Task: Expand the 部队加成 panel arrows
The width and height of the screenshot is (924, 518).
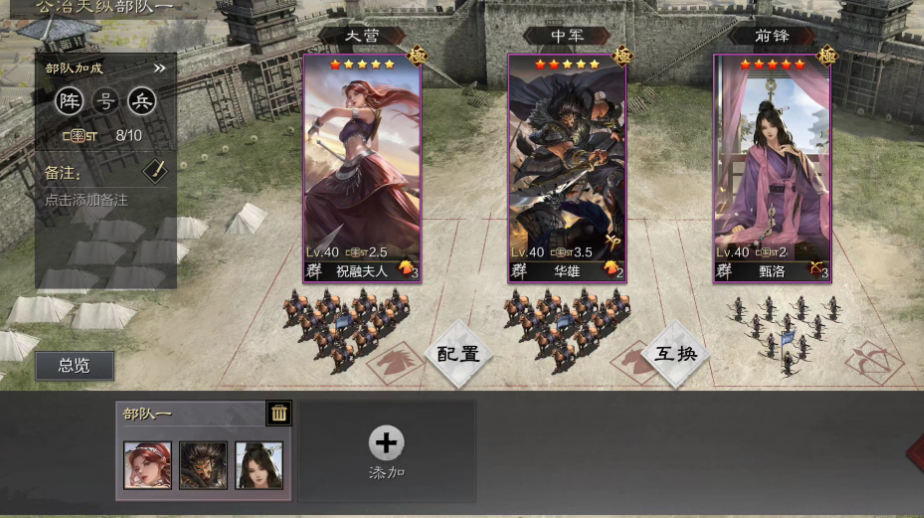Action: point(159,69)
